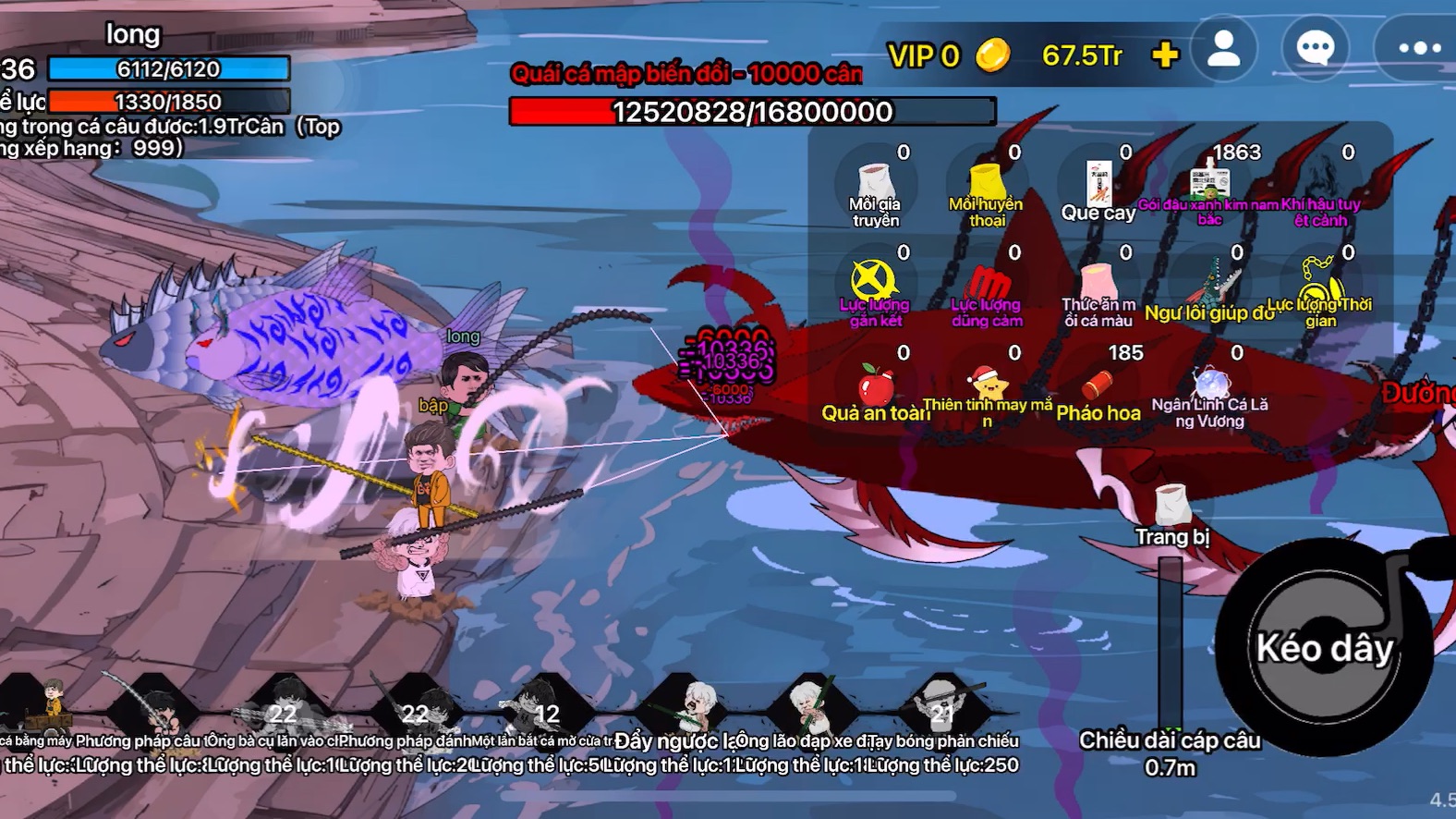
Task: Use the Quả an toàn apple
Action: click(x=874, y=383)
